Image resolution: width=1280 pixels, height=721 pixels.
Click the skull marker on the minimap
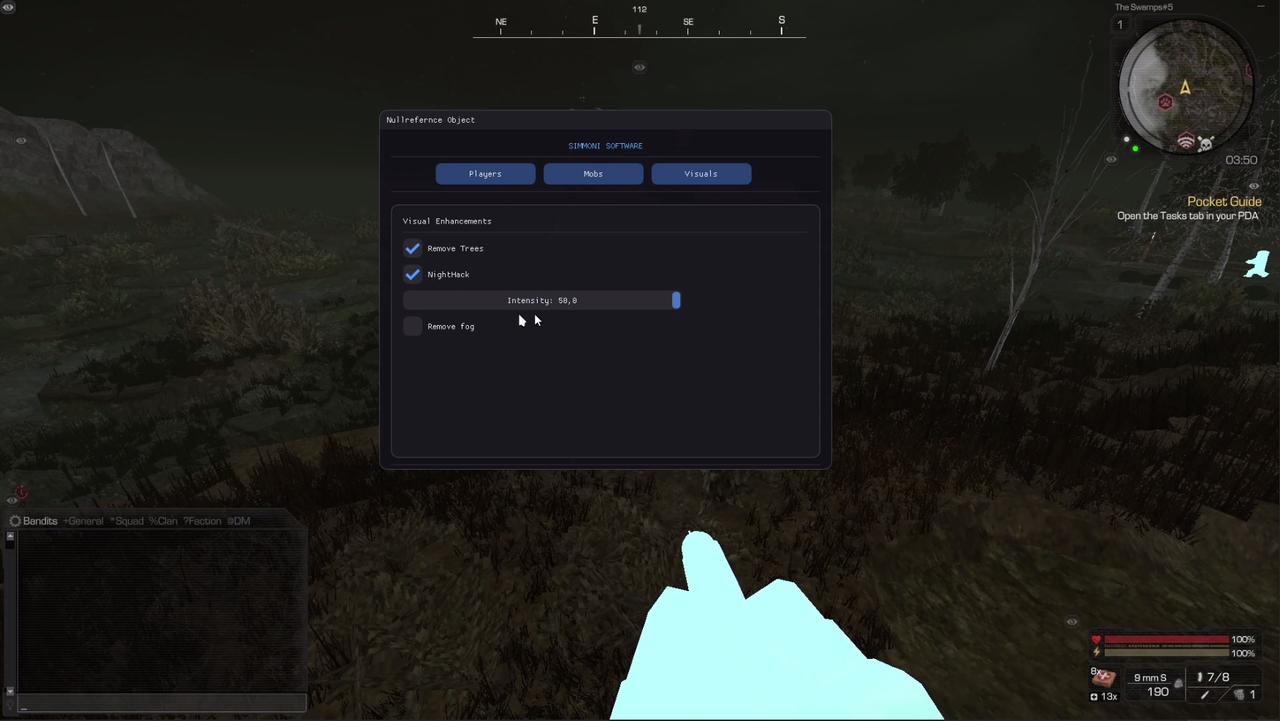click(1205, 143)
